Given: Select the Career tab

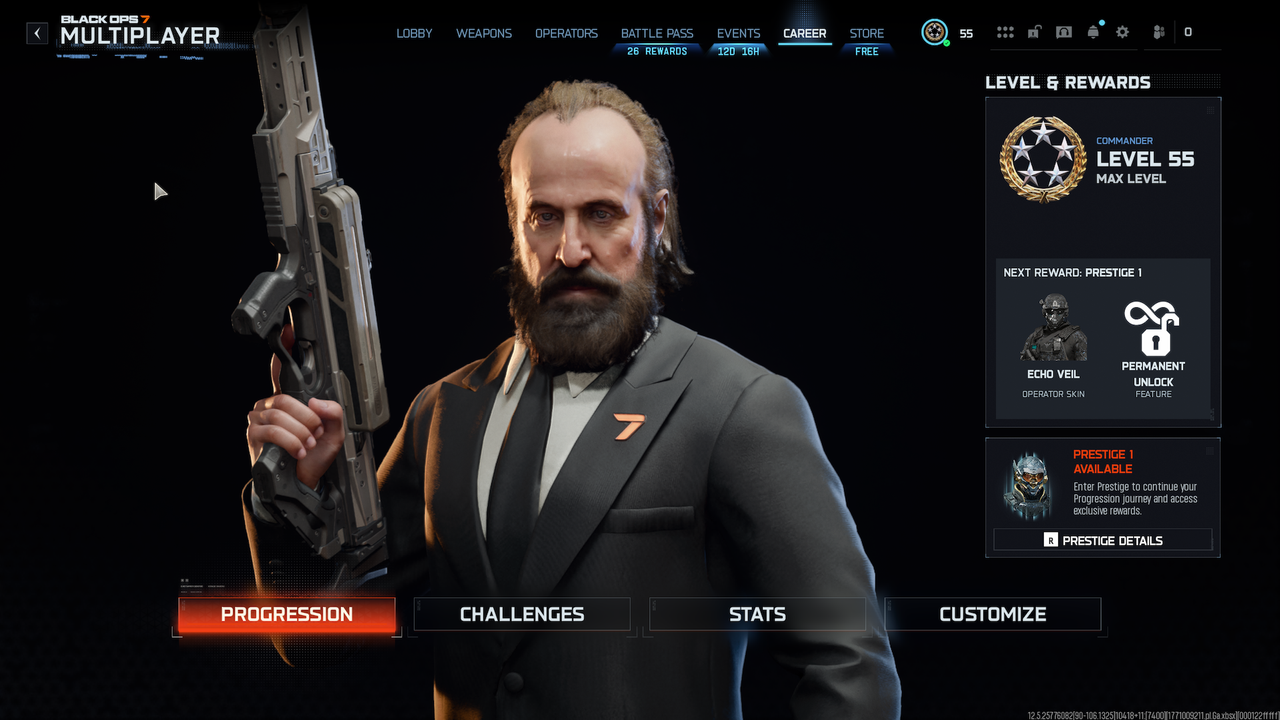Looking at the screenshot, I should [805, 33].
